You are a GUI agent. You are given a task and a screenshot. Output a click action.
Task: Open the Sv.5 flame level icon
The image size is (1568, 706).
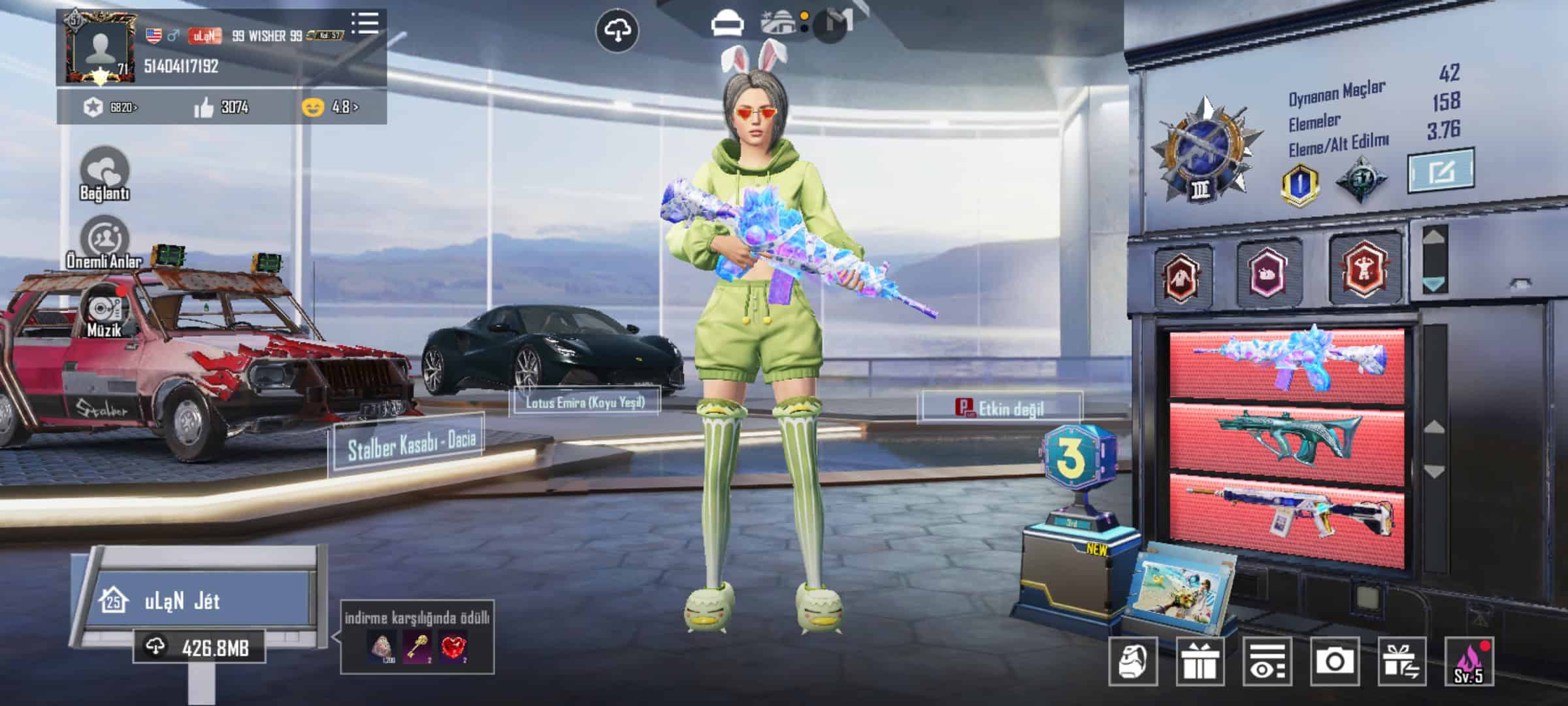click(x=1469, y=662)
